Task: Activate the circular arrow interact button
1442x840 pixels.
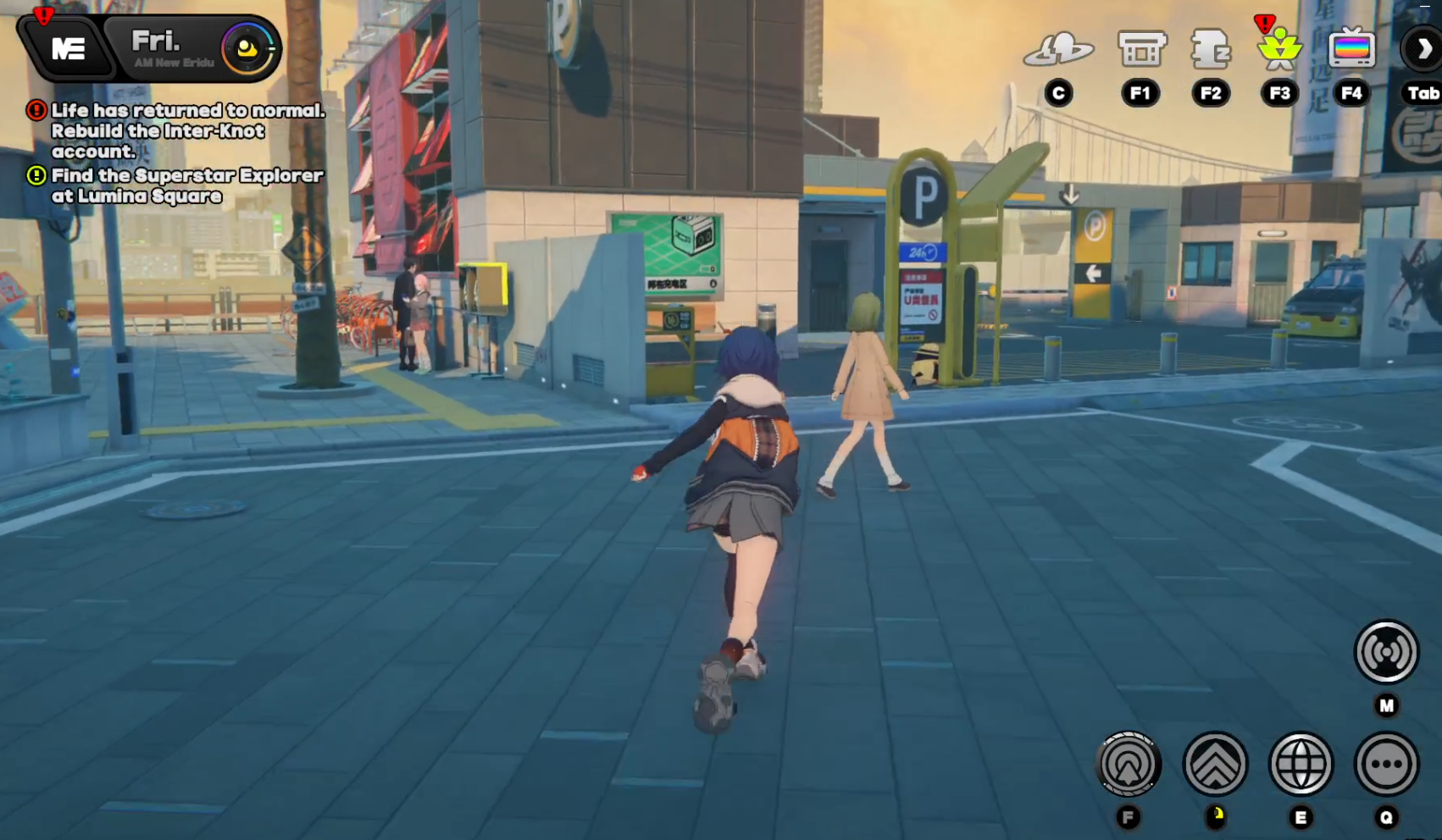Action: [x=1129, y=765]
